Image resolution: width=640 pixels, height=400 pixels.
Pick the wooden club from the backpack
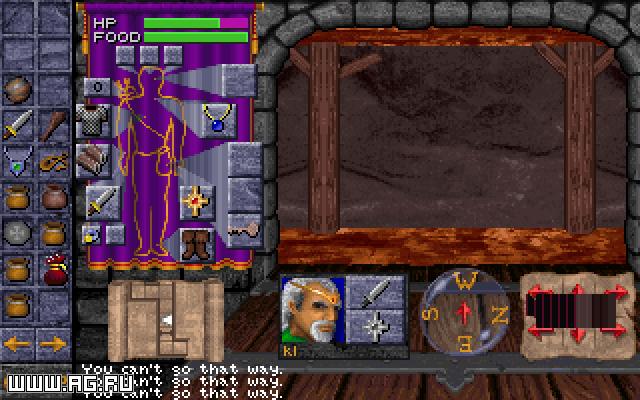click(55, 125)
